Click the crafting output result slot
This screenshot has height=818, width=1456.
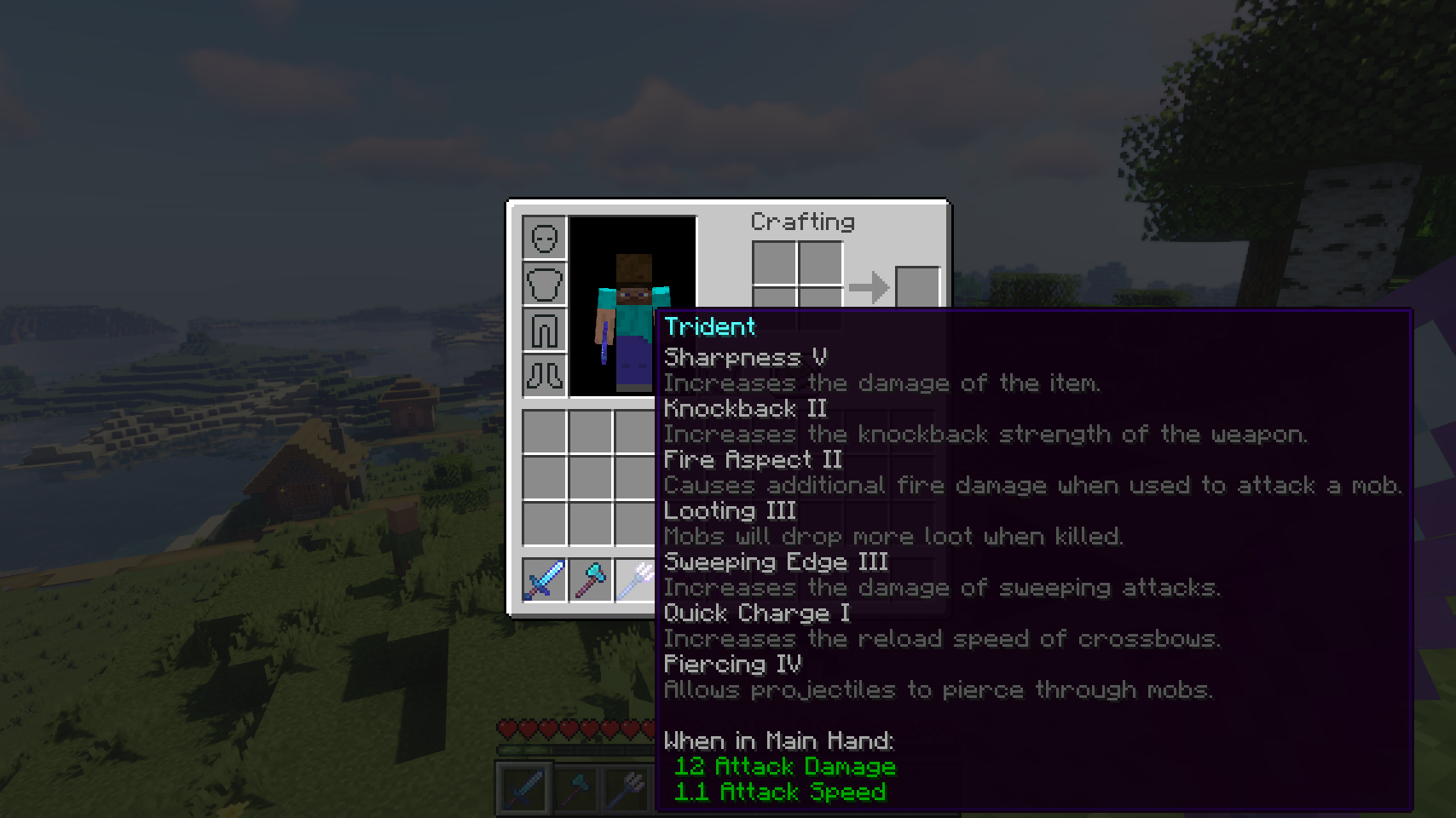pos(919,287)
